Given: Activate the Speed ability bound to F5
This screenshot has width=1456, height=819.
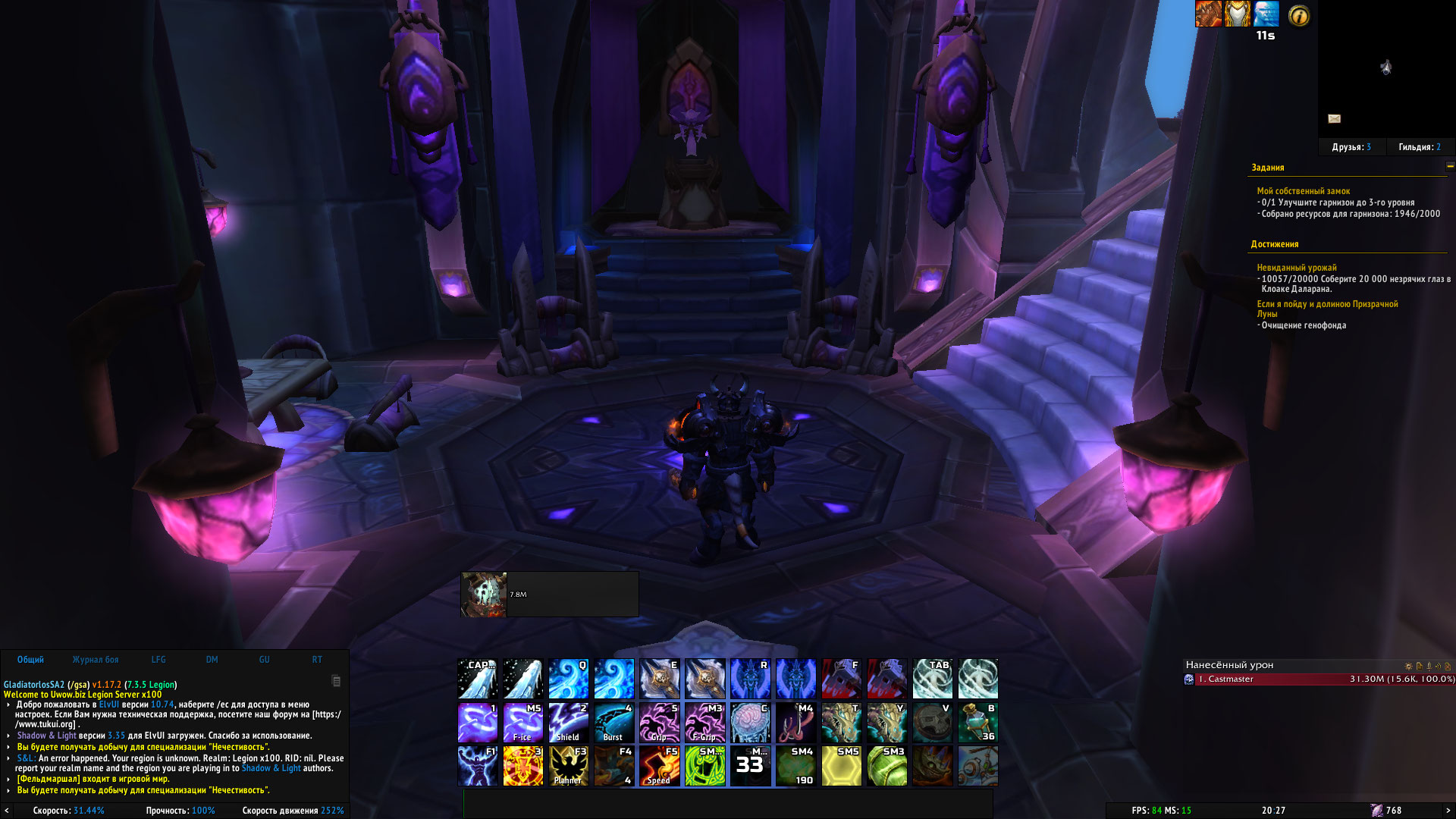Looking at the screenshot, I should (x=659, y=765).
